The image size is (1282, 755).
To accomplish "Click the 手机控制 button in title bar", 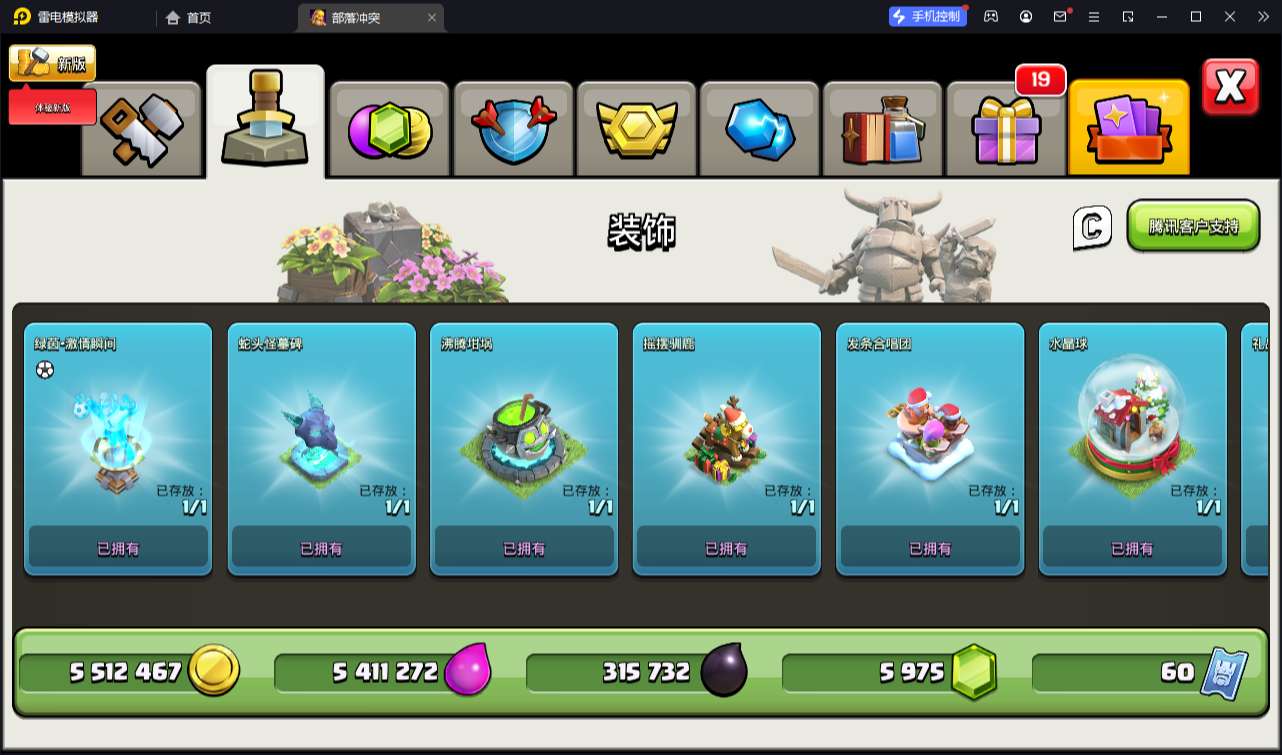I will (928, 16).
